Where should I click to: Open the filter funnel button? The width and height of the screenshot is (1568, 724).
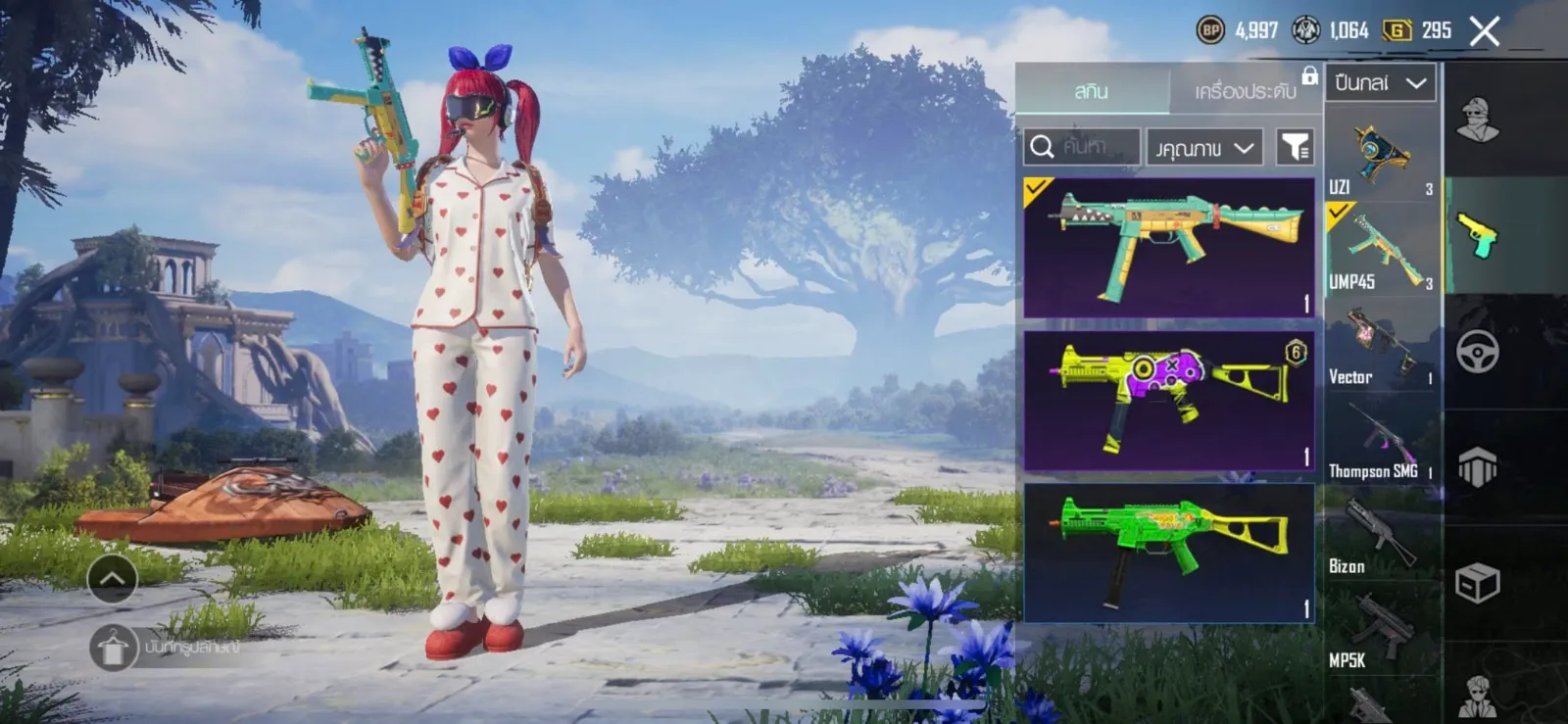1296,147
